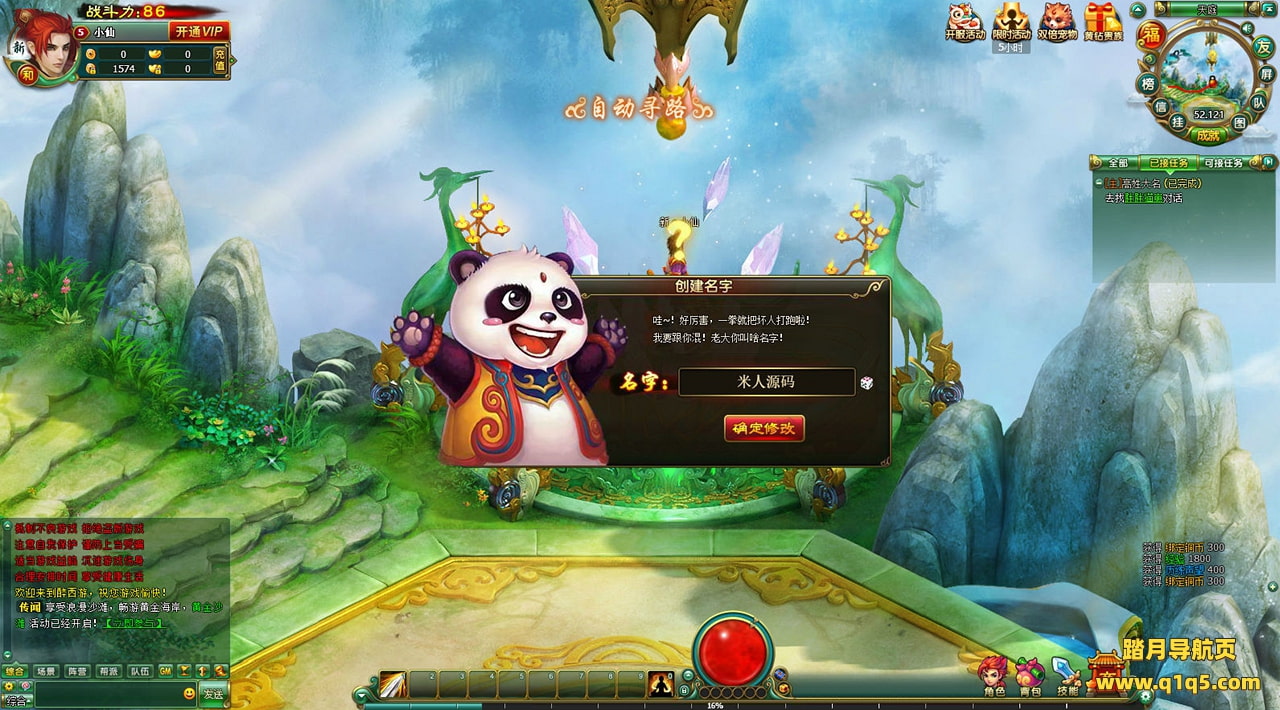Open the 黄钻贵族 gift box icon
1280x710 pixels.
[x=1103, y=22]
